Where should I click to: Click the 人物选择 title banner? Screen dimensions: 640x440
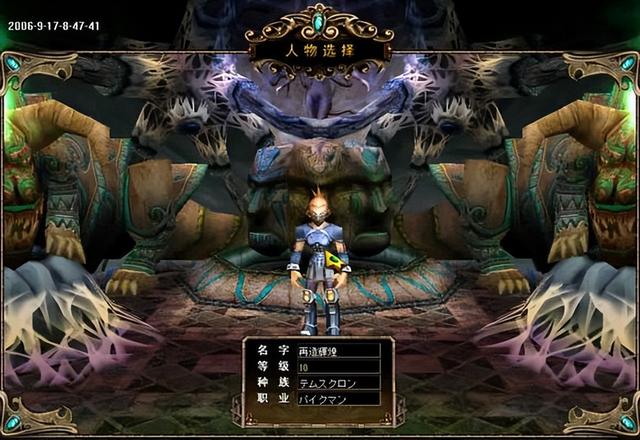coord(318,47)
